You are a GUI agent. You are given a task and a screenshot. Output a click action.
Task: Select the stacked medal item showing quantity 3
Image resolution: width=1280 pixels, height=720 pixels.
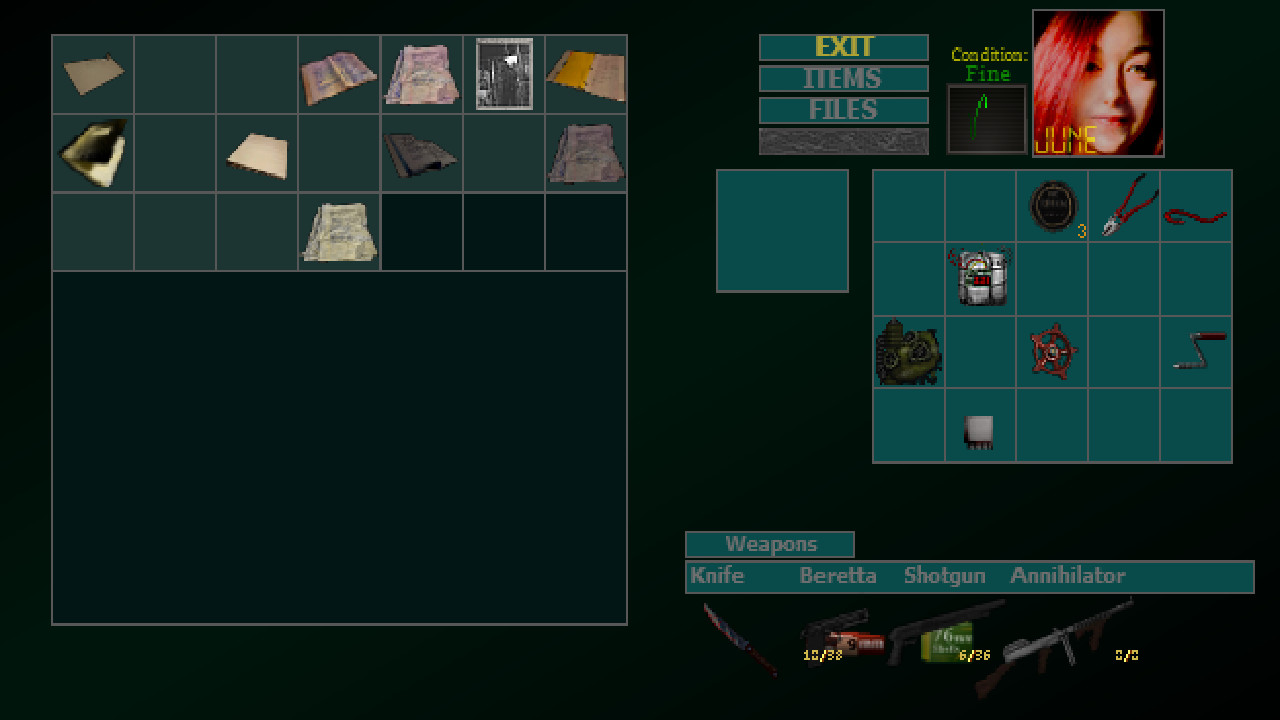tap(1052, 205)
